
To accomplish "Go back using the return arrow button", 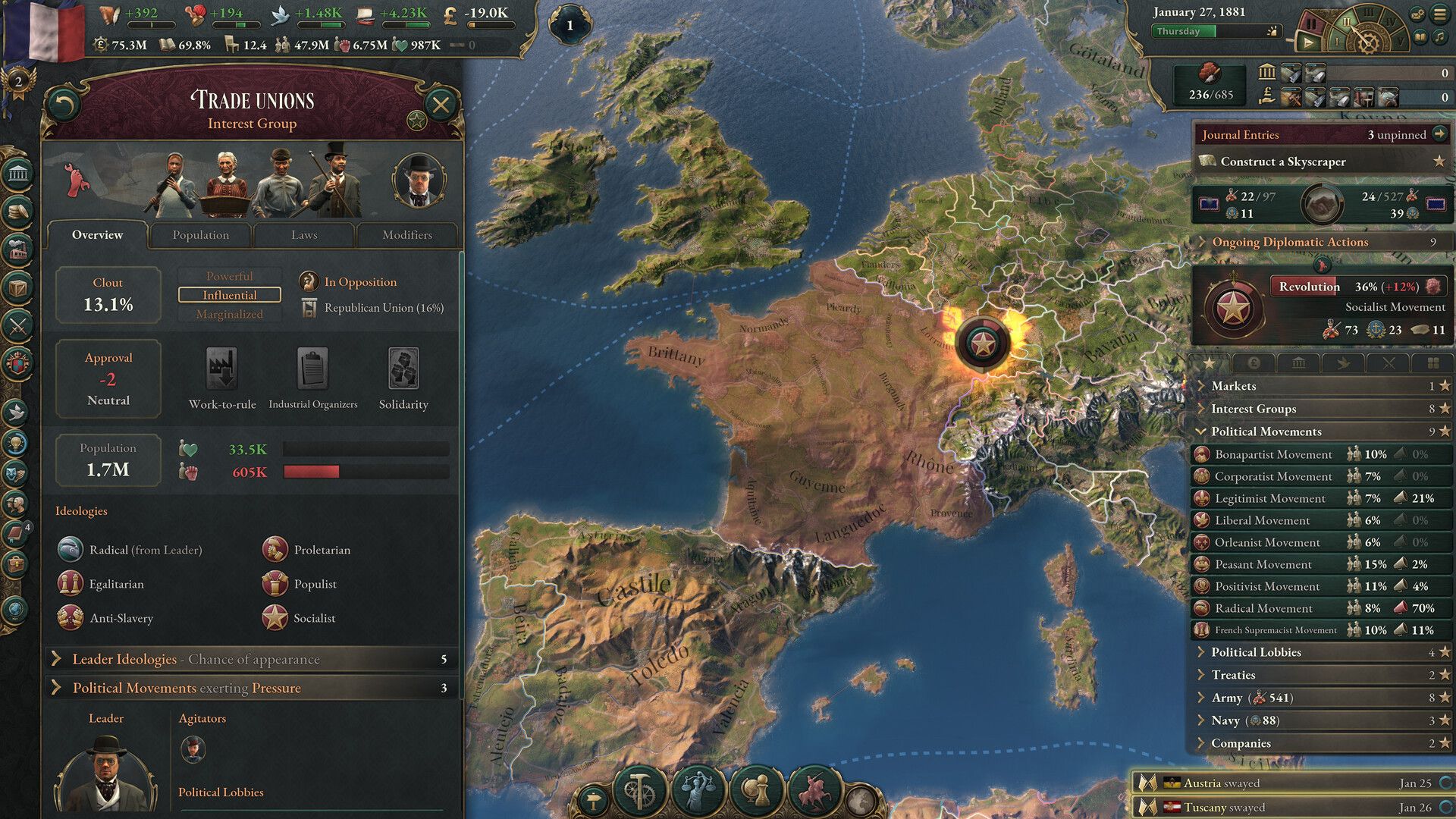I will click(x=64, y=105).
